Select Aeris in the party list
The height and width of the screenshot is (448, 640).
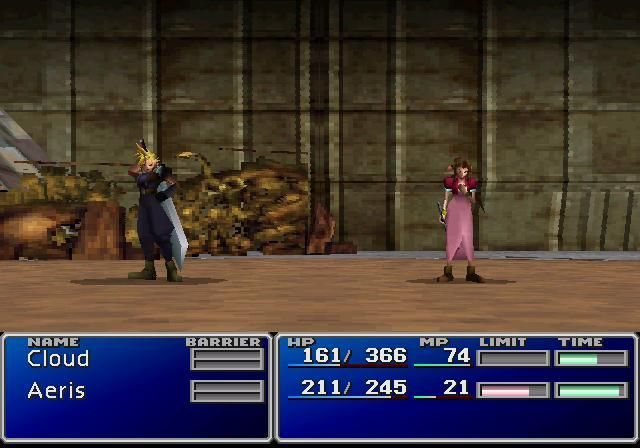(x=58, y=390)
